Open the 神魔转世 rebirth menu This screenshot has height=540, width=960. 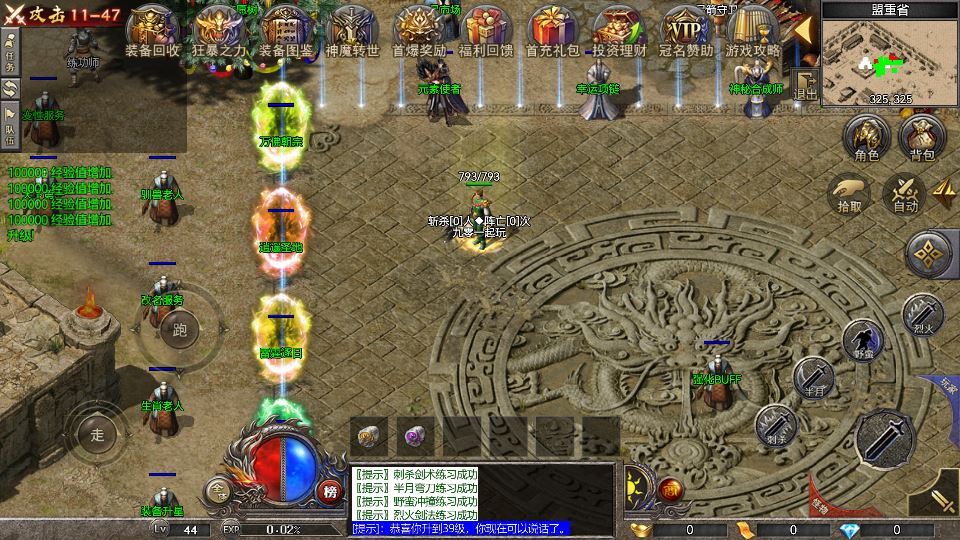tap(352, 30)
